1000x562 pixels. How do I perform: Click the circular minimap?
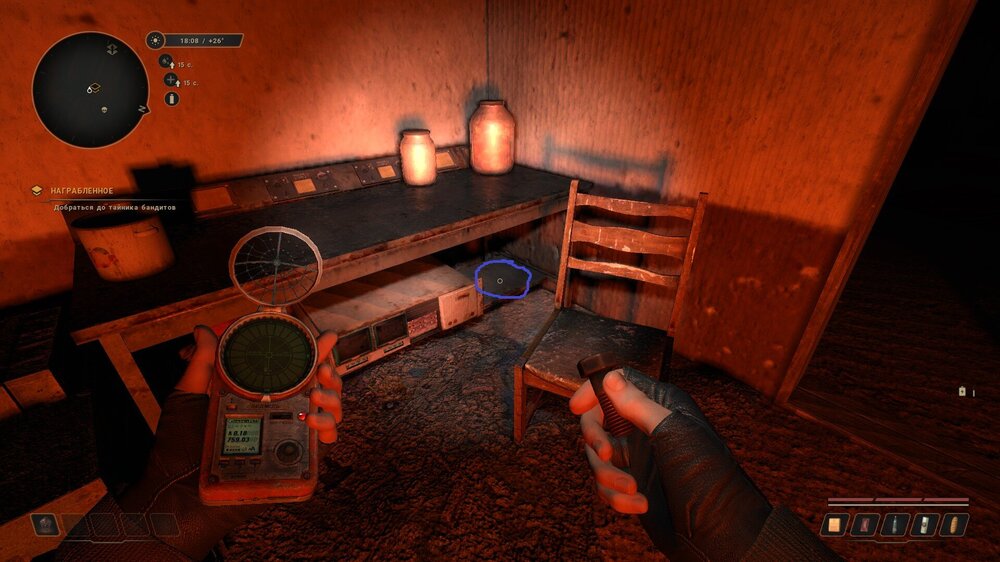point(90,89)
